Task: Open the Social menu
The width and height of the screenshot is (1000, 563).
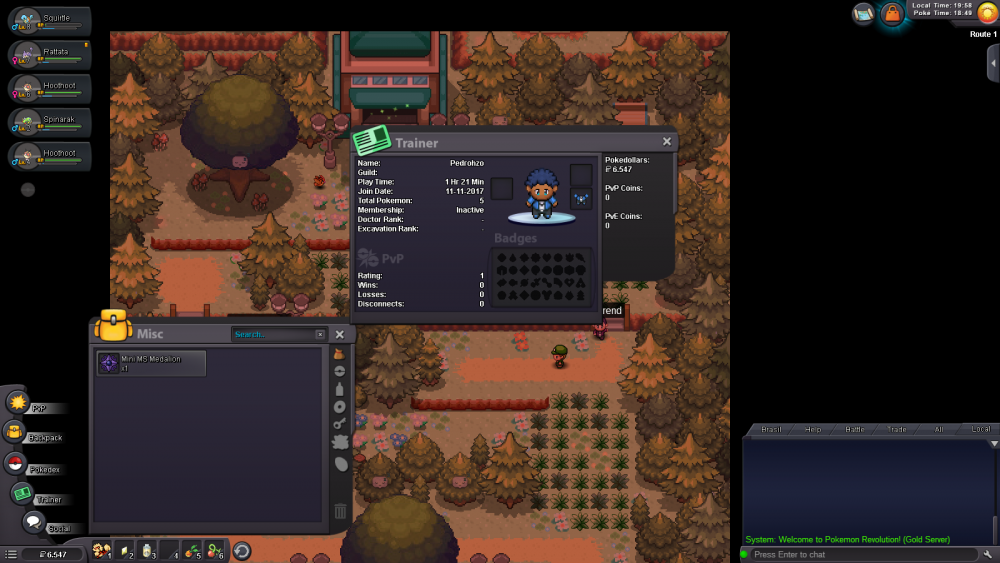Action: click(x=34, y=522)
